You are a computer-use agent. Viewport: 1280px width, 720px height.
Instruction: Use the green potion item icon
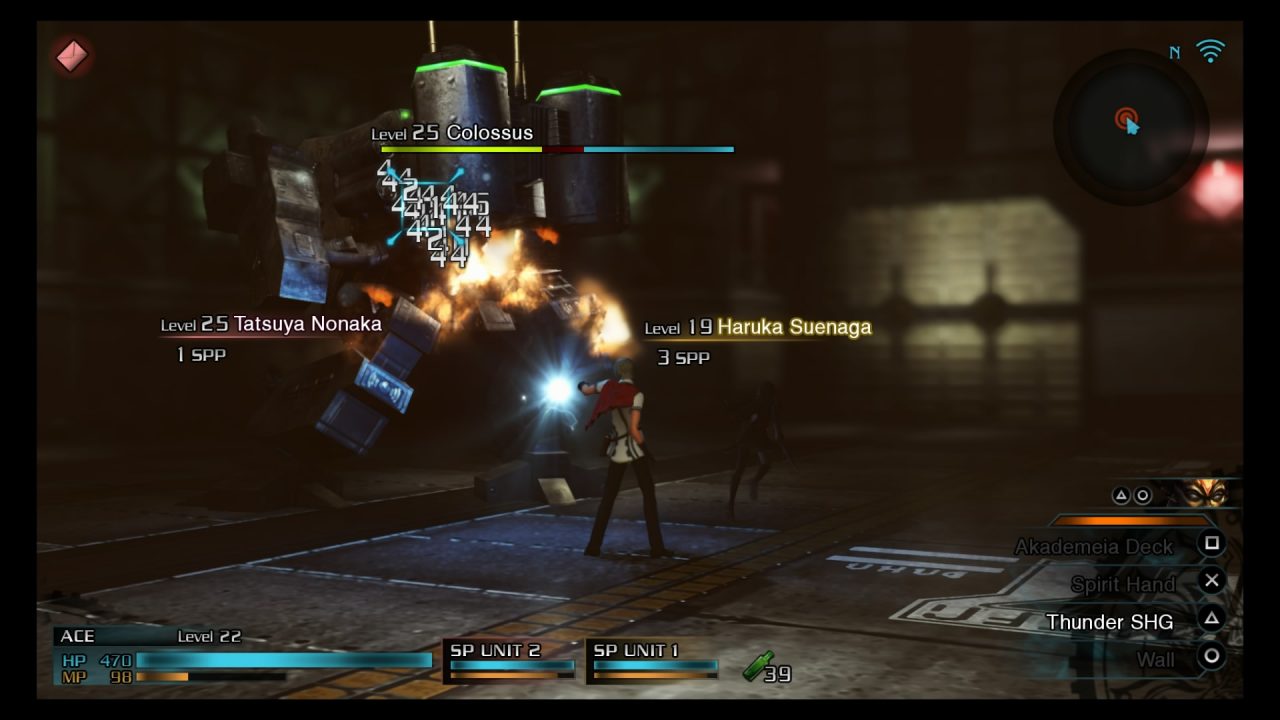[x=758, y=667]
